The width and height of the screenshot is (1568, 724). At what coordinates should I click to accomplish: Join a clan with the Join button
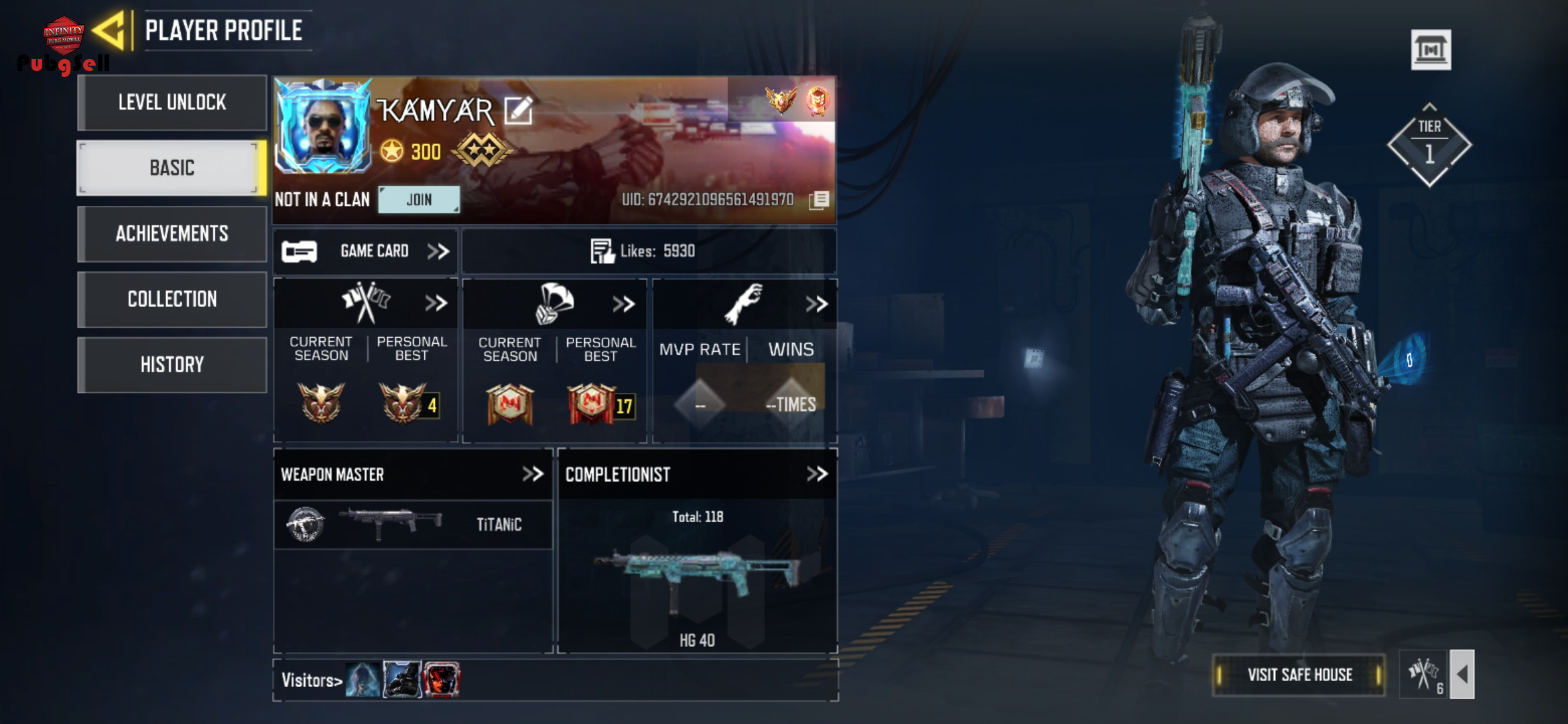pos(419,200)
